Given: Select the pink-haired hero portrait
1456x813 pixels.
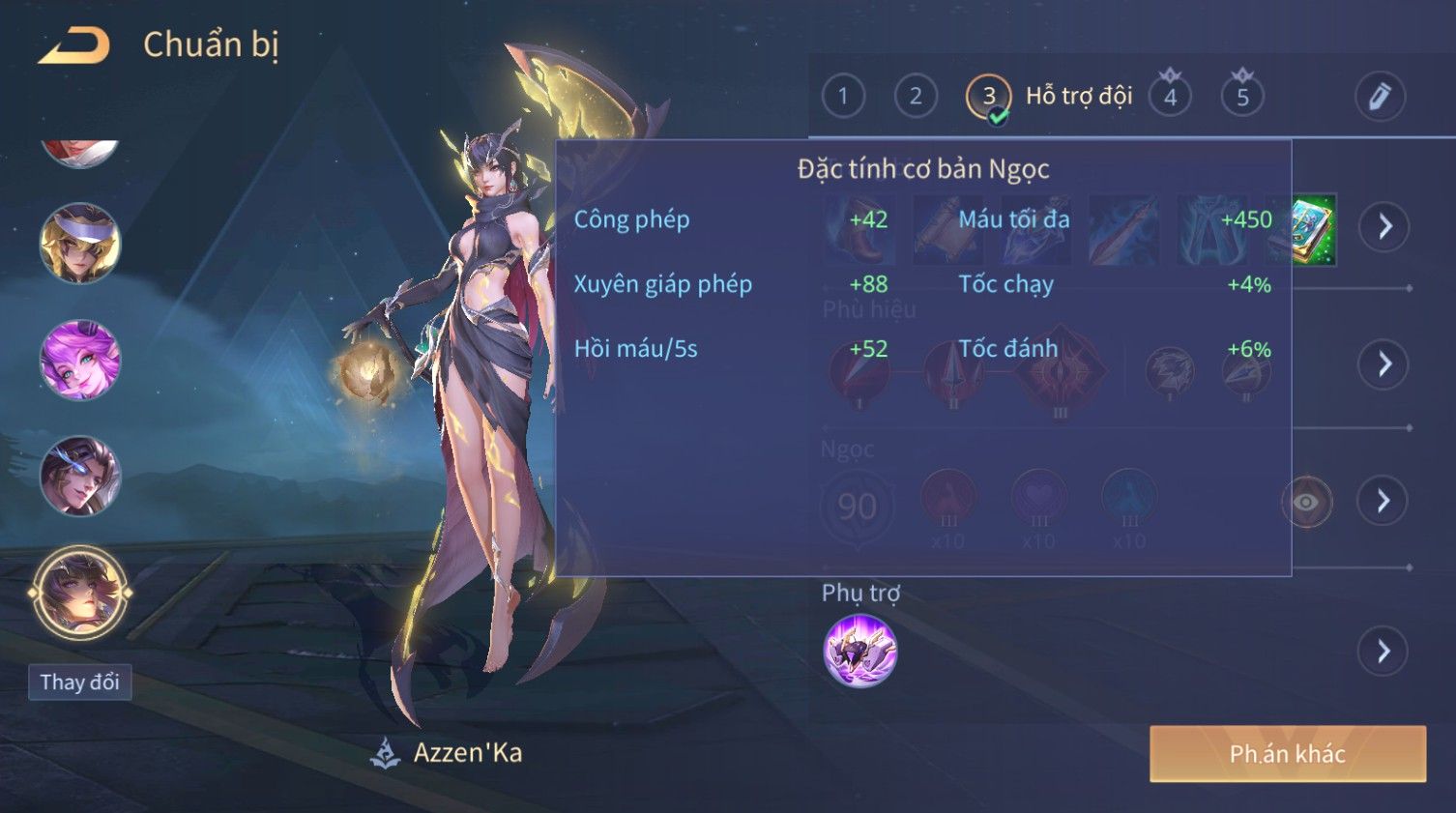Looking at the screenshot, I should click(x=80, y=360).
